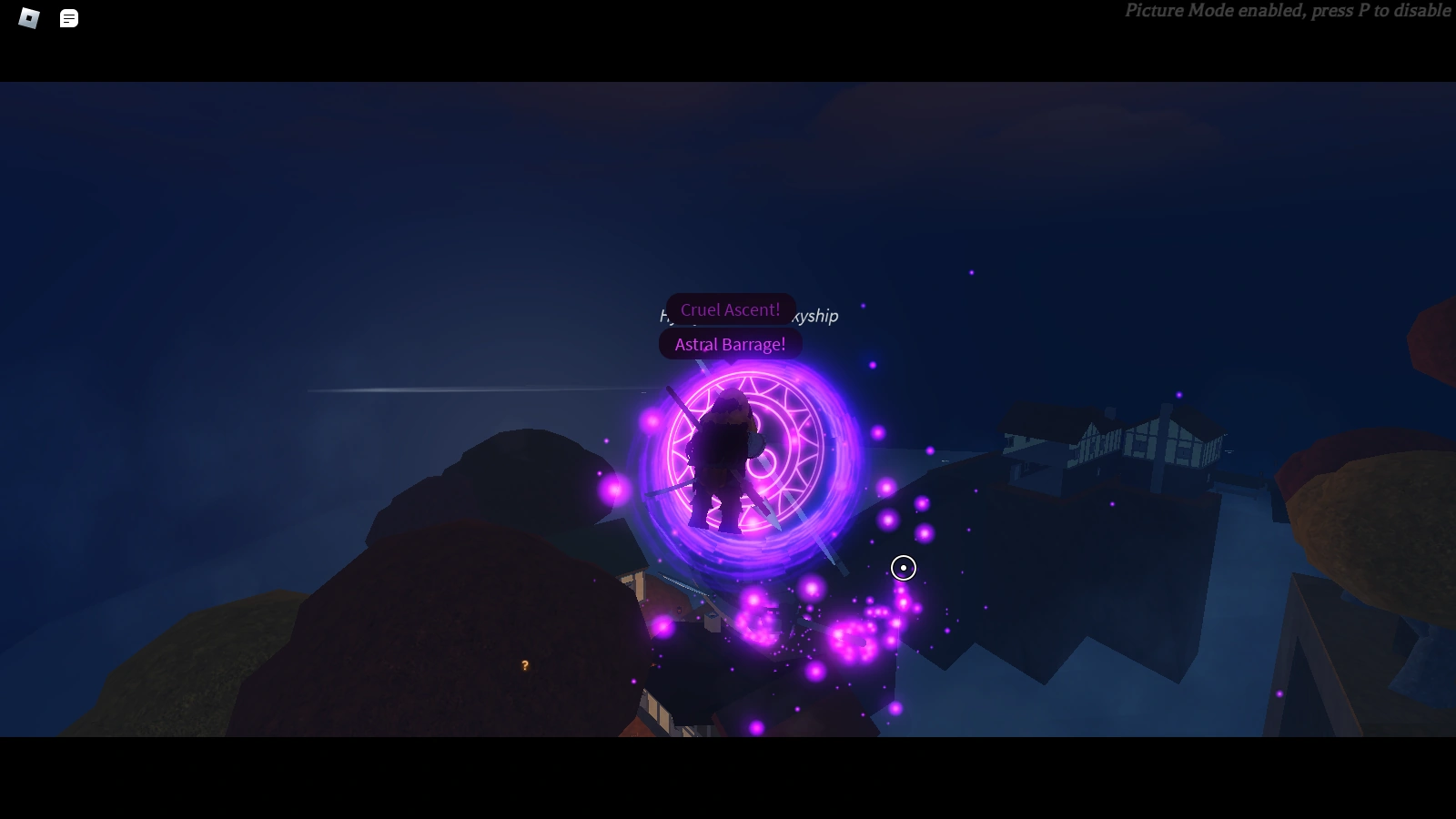Select the Picture Mode notice in the top bar
Viewport: 1456px width, 819px height.
pos(1286,11)
